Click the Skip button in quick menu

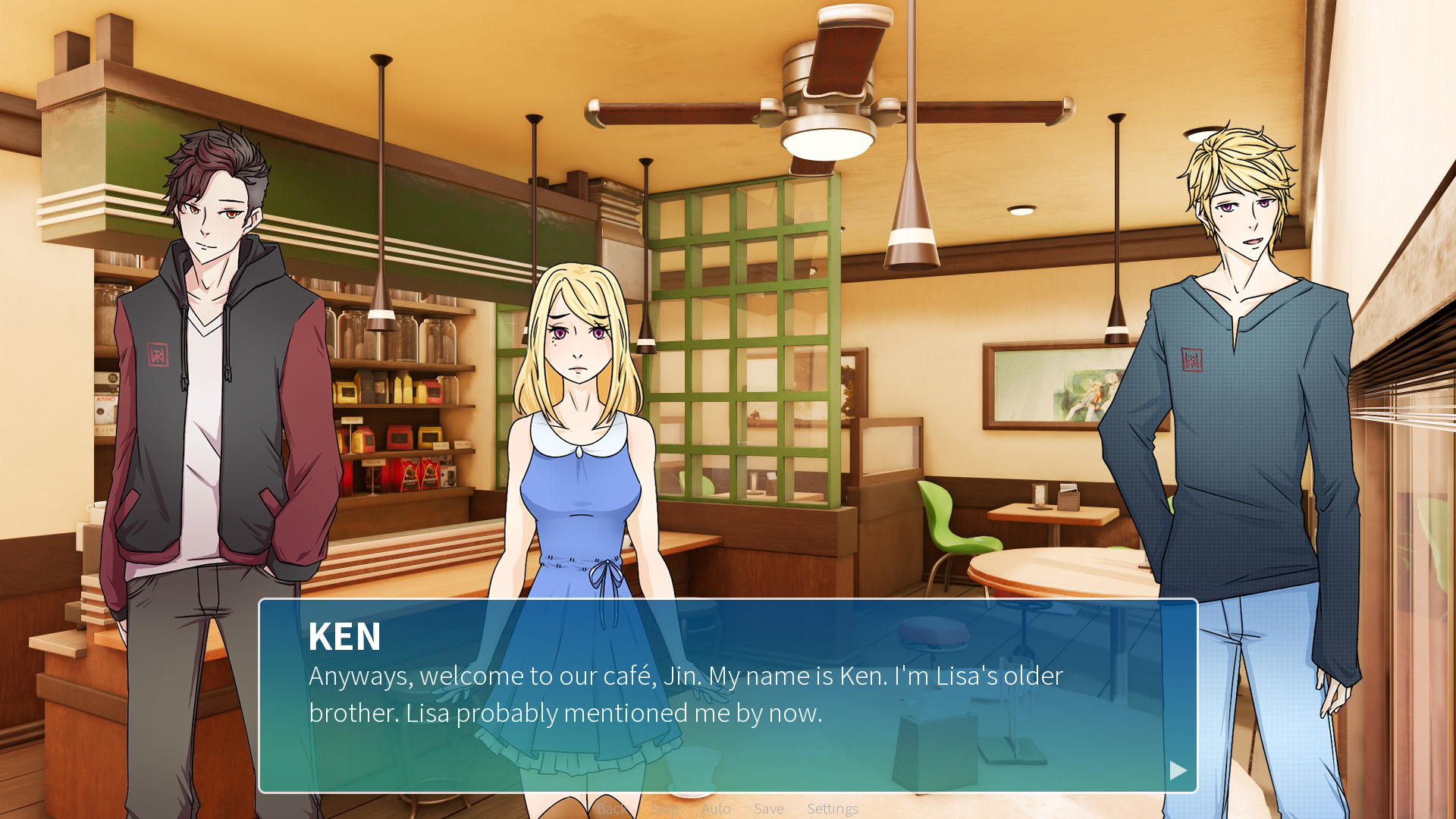pyautogui.click(x=664, y=808)
